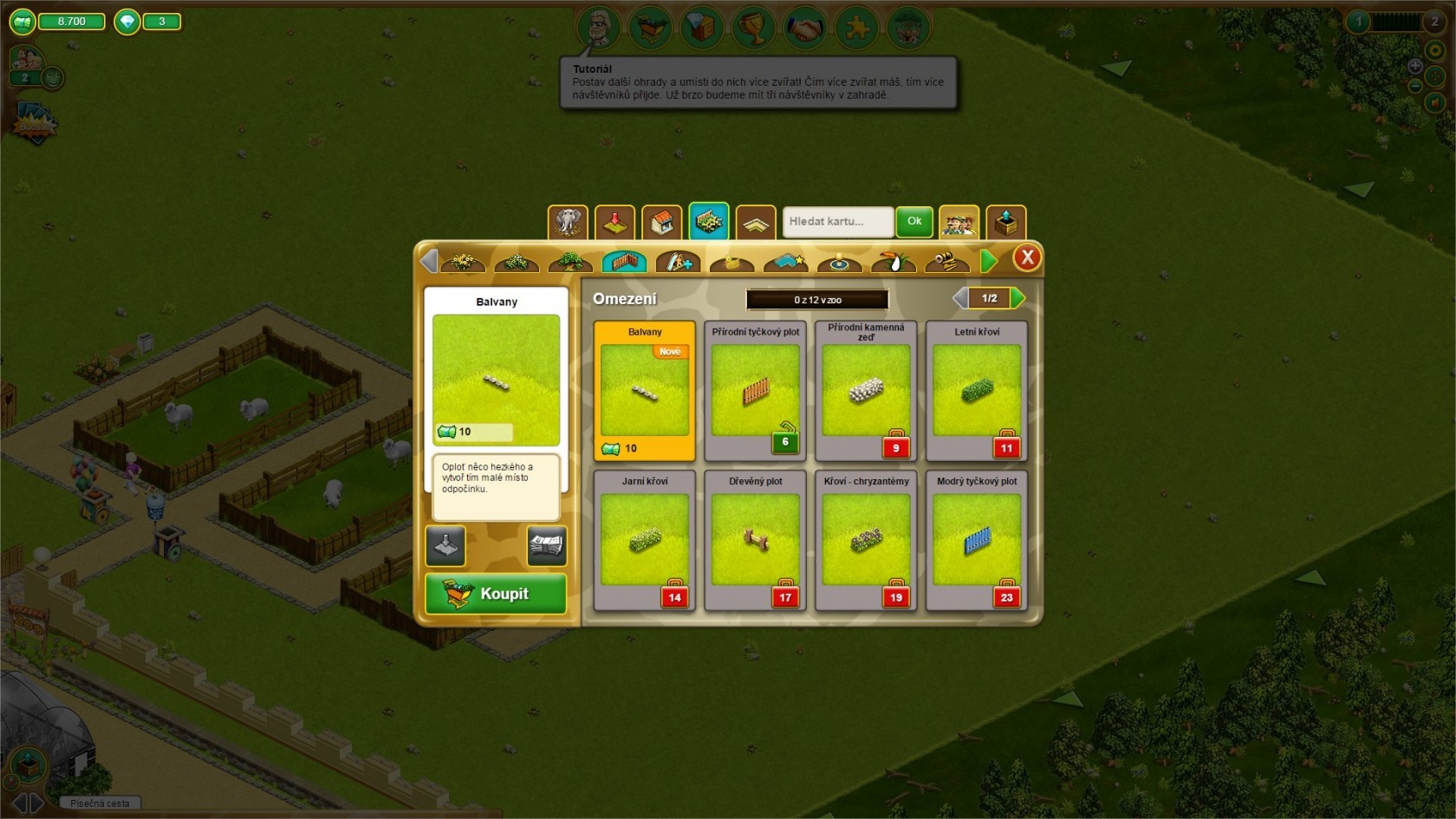The width and height of the screenshot is (1456, 819).
Task: Switch to the fence subcategory tab
Action: [x=624, y=261]
